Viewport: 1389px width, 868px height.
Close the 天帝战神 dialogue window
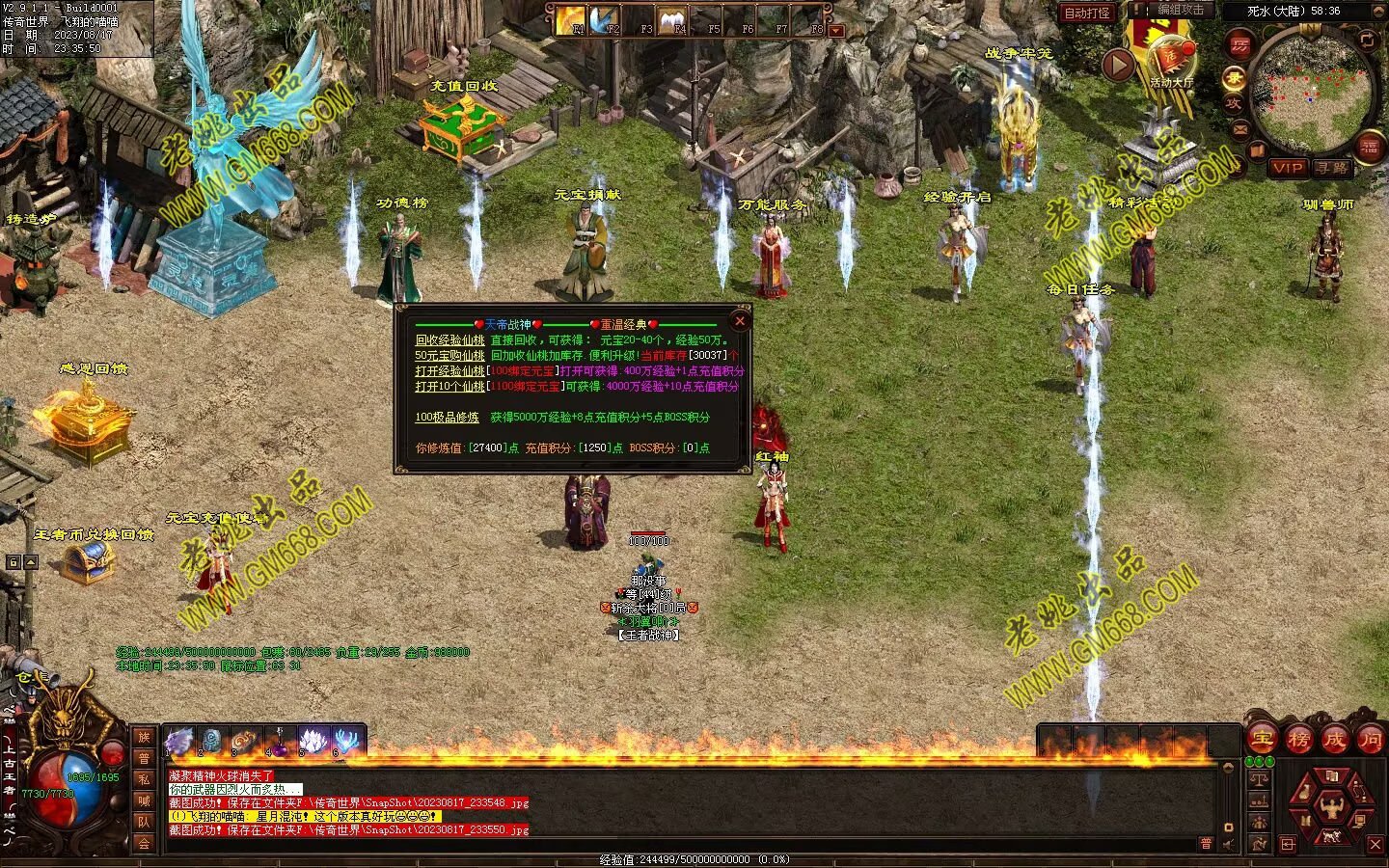coord(740,320)
